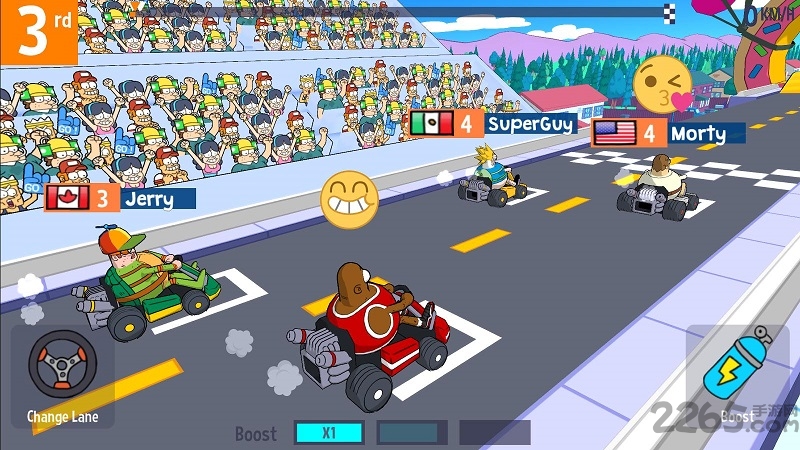The height and width of the screenshot is (450, 800).
Task: Activate the Boost spray can button
Action: pyautogui.click(x=736, y=367)
